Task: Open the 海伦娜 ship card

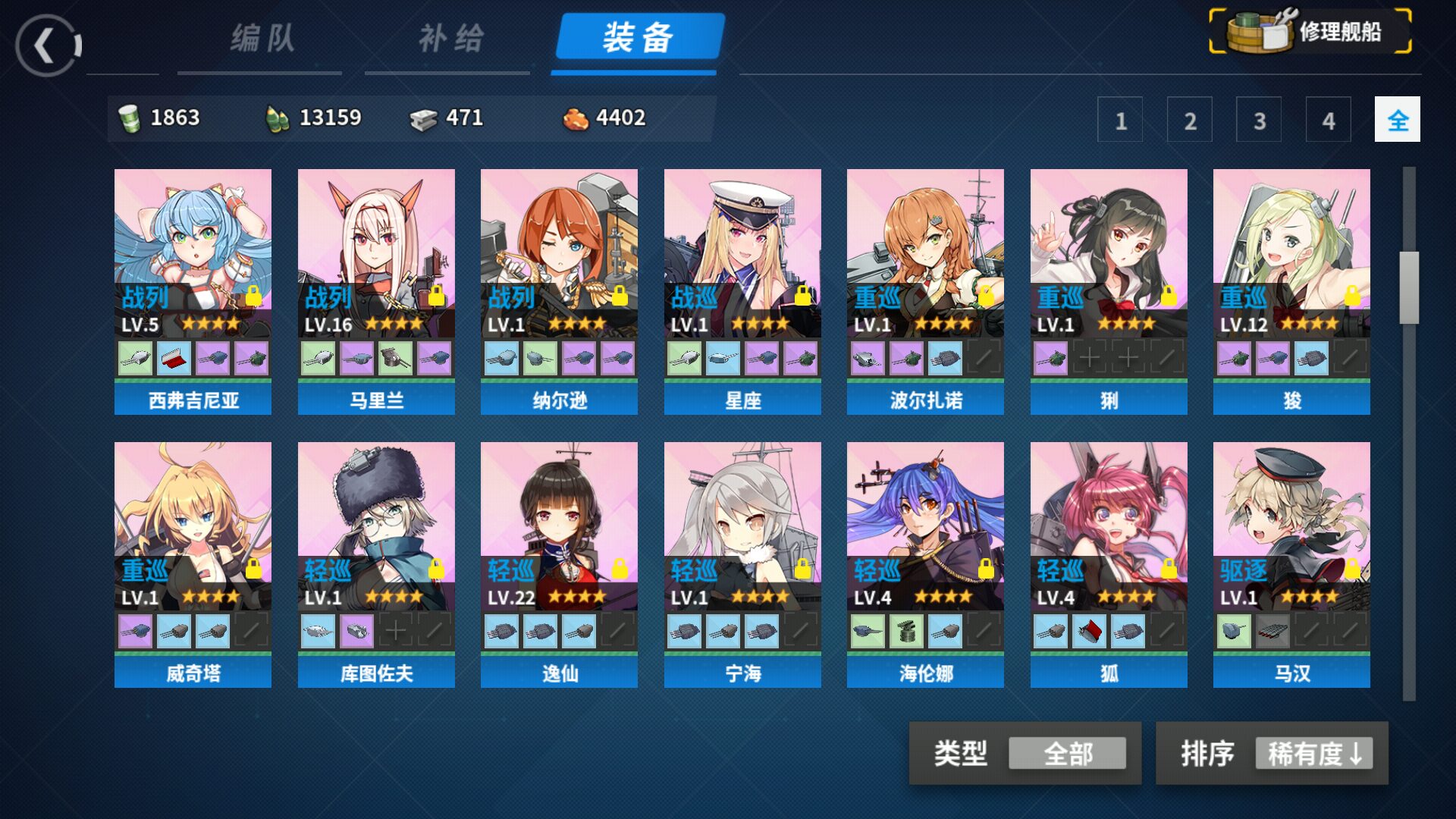Action: [925, 523]
